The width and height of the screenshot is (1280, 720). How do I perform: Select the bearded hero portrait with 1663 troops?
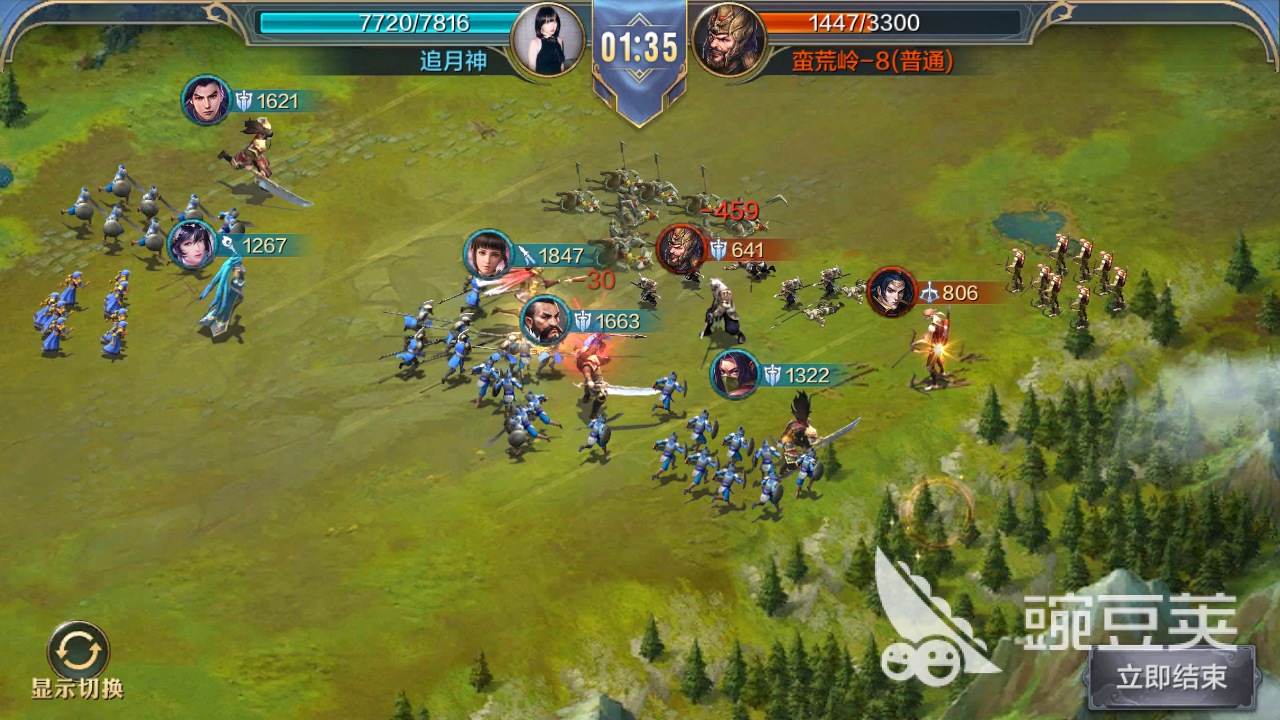[x=546, y=321]
